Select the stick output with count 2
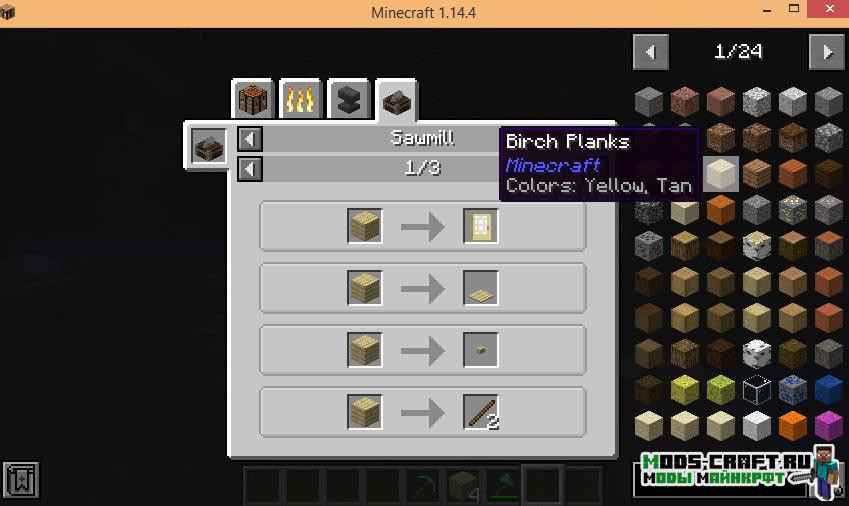This screenshot has height=506, width=849. point(481,412)
